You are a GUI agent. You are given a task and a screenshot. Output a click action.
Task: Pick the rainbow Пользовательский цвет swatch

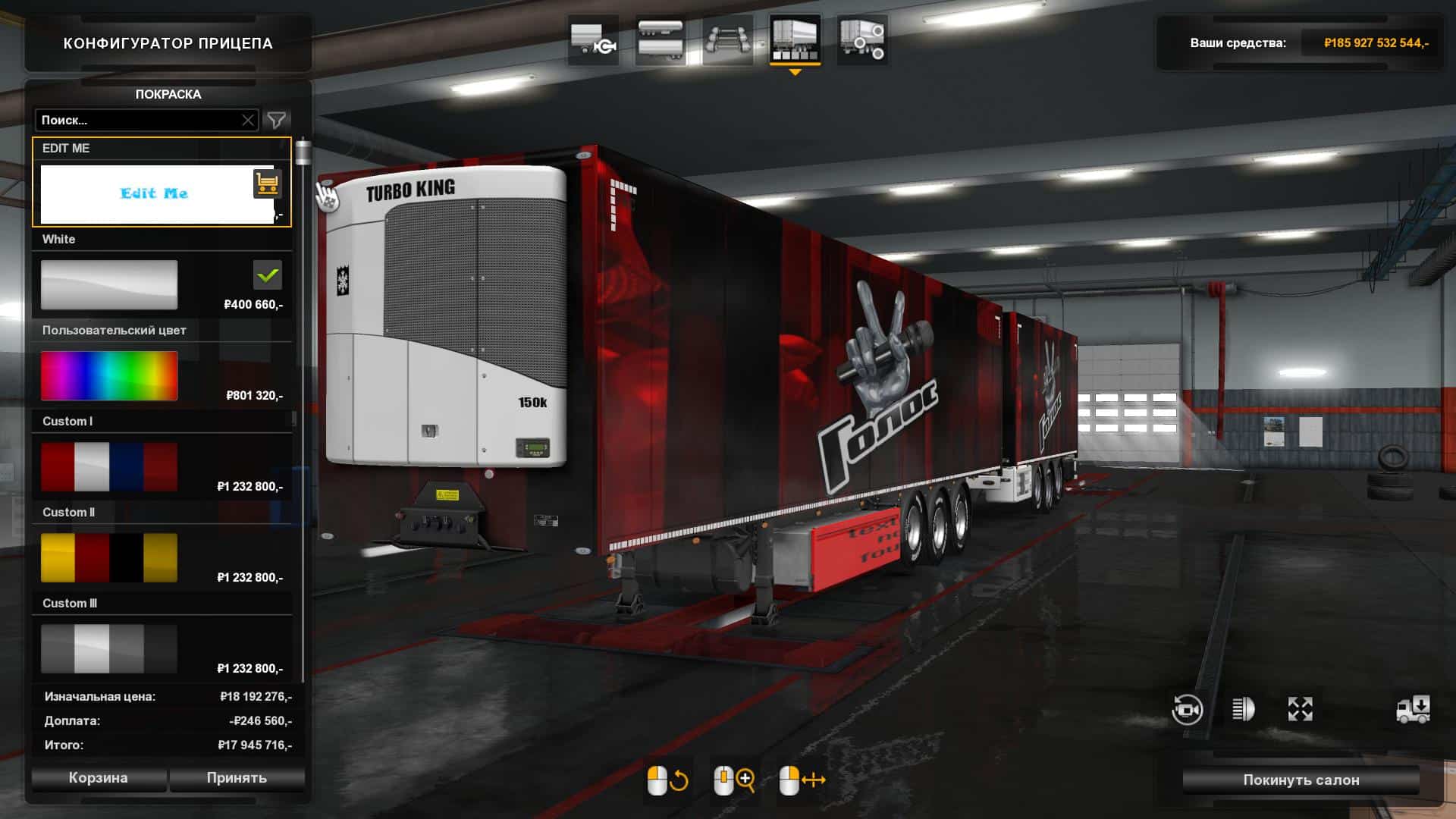coord(109,376)
